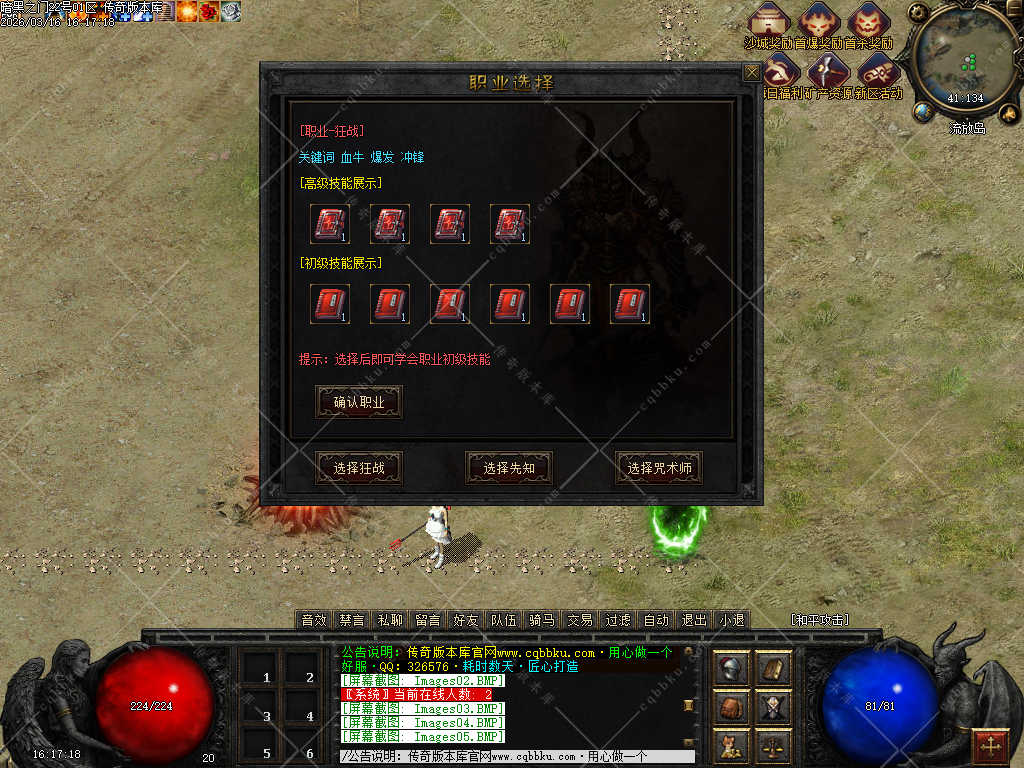This screenshot has height=768, width=1024.
Task: Focus the chat input field
Action: click(x=515, y=757)
